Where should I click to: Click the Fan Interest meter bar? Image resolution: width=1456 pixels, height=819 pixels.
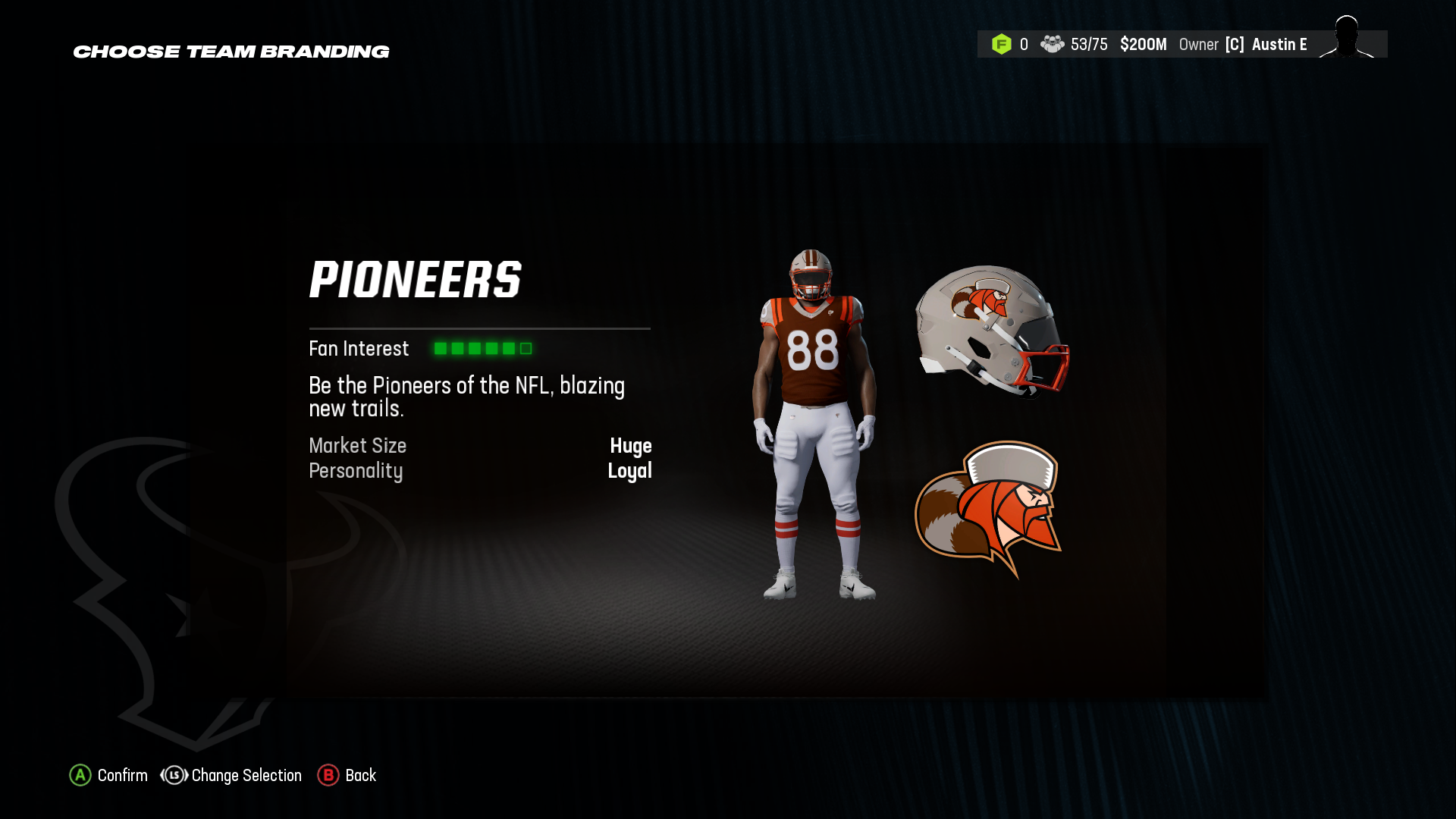480,348
